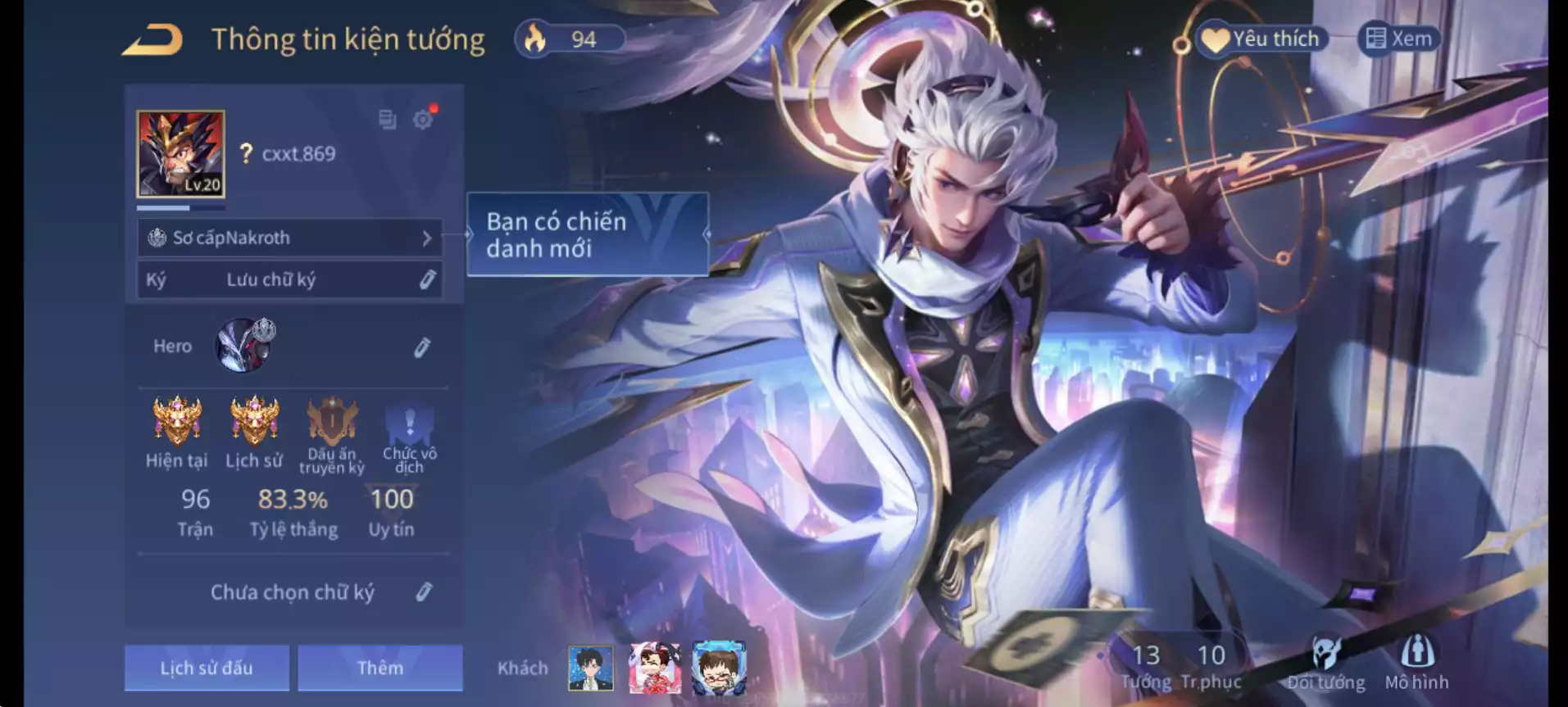The width and height of the screenshot is (1568, 707).
Task: Click the copy ID icon
Action: pos(387,120)
